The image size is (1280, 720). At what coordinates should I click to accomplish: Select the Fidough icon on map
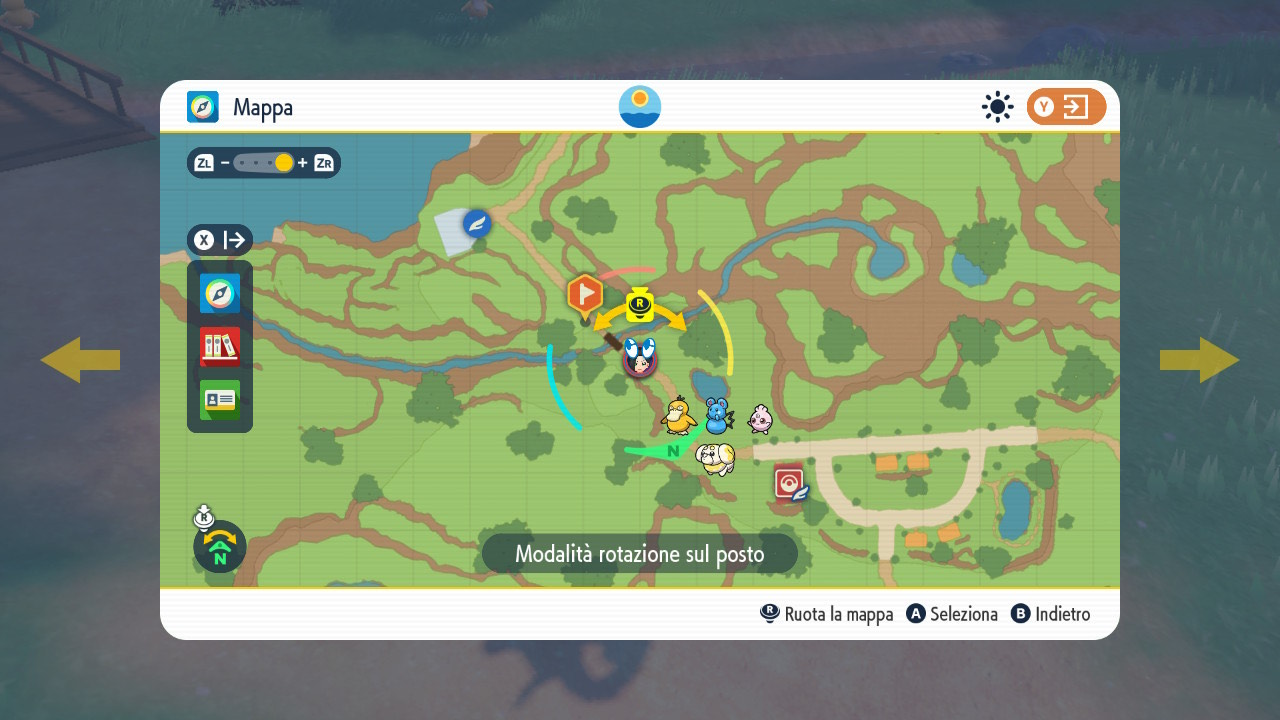click(x=716, y=458)
